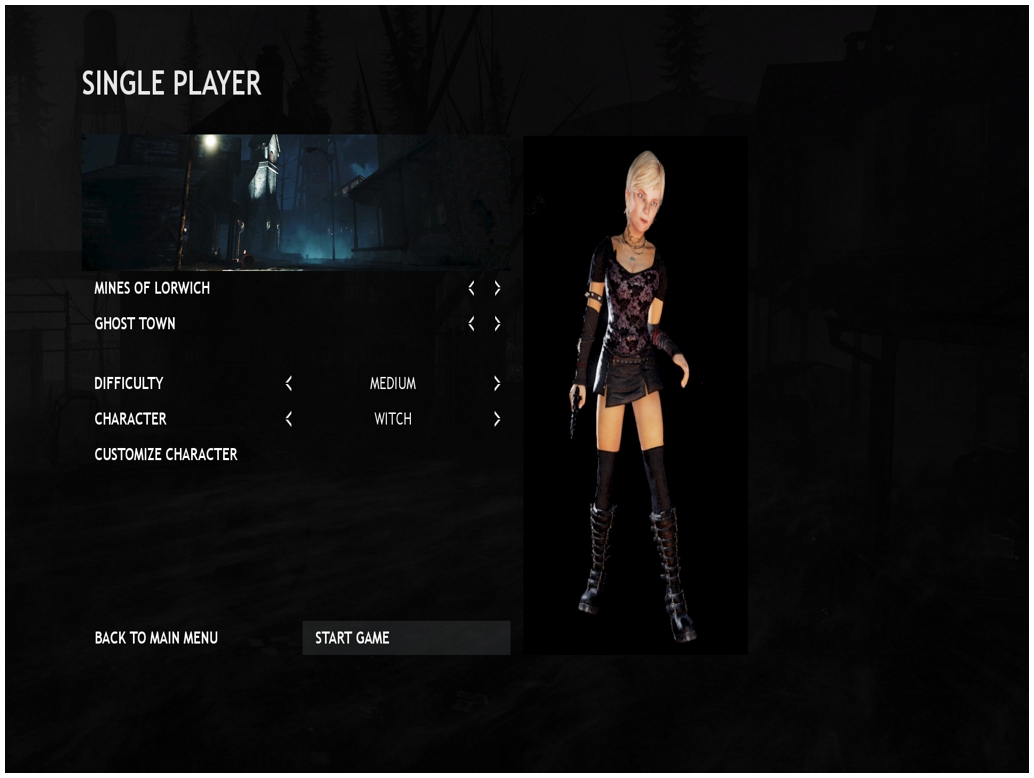Image resolution: width=1034 pixels, height=778 pixels.
Task: Start the game
Action: (405, 638)
